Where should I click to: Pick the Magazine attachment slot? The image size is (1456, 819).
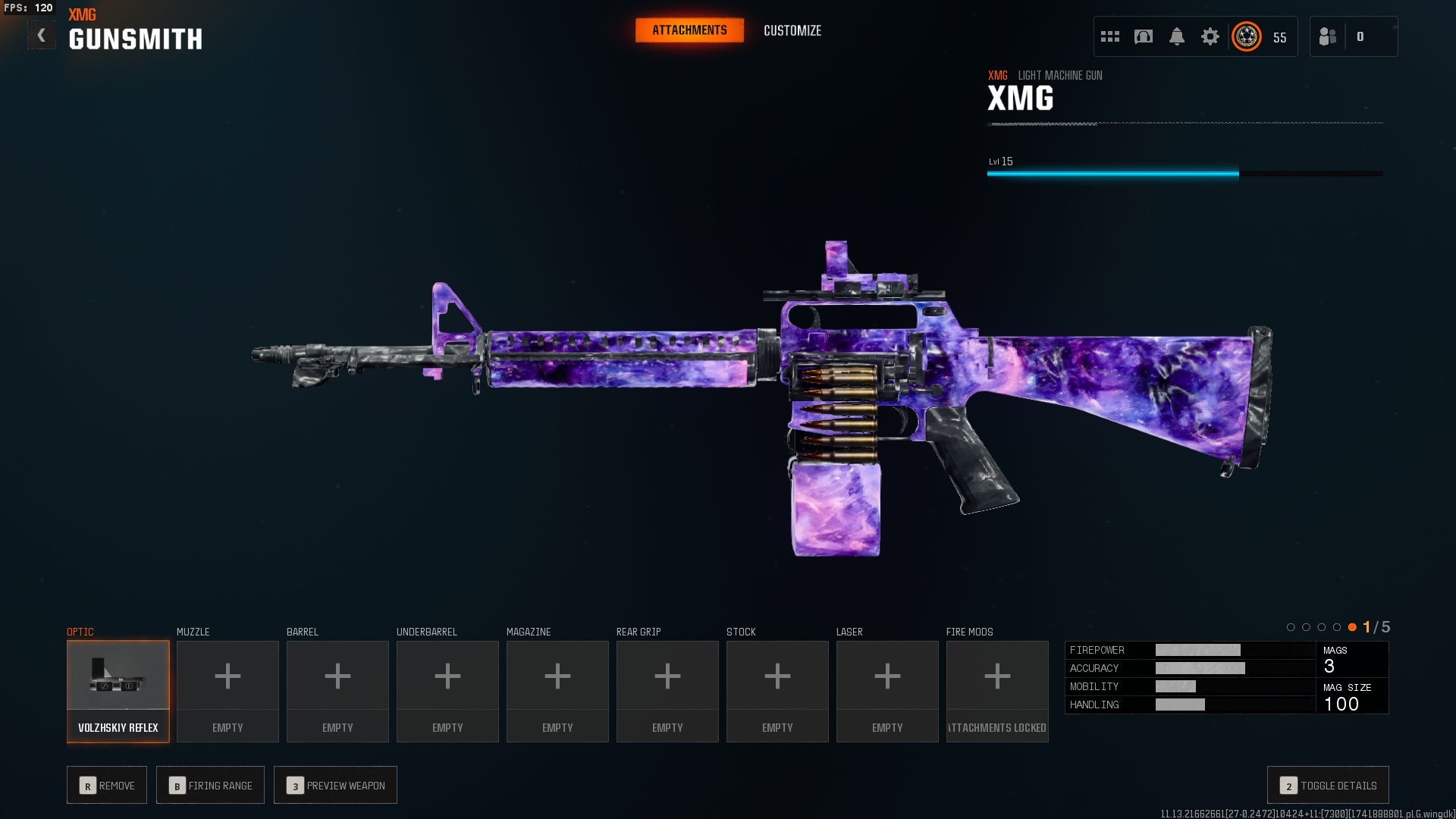557,691
